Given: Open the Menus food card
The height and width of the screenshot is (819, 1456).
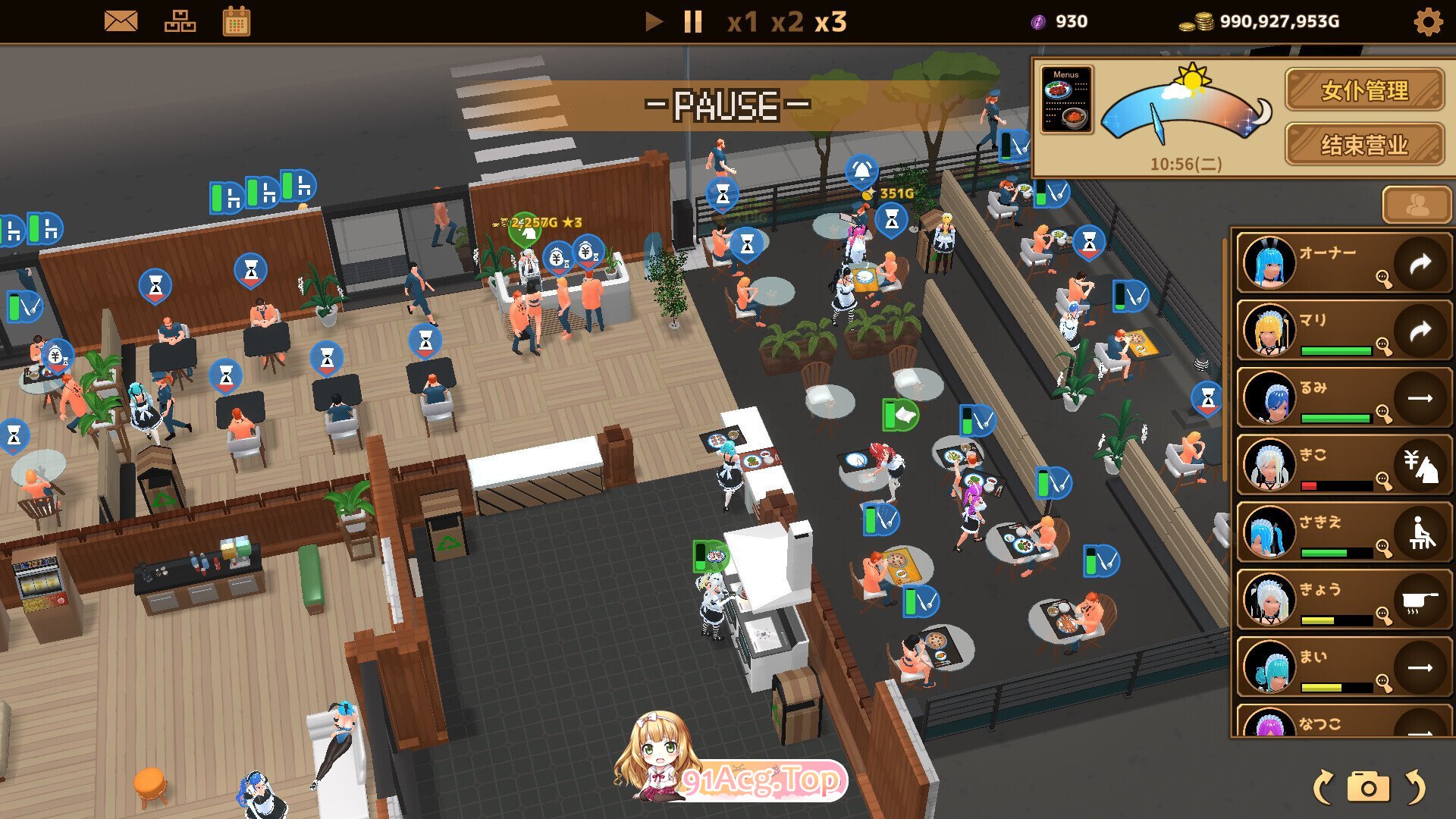Looking at the screenshot, I should coord(1067,100).
